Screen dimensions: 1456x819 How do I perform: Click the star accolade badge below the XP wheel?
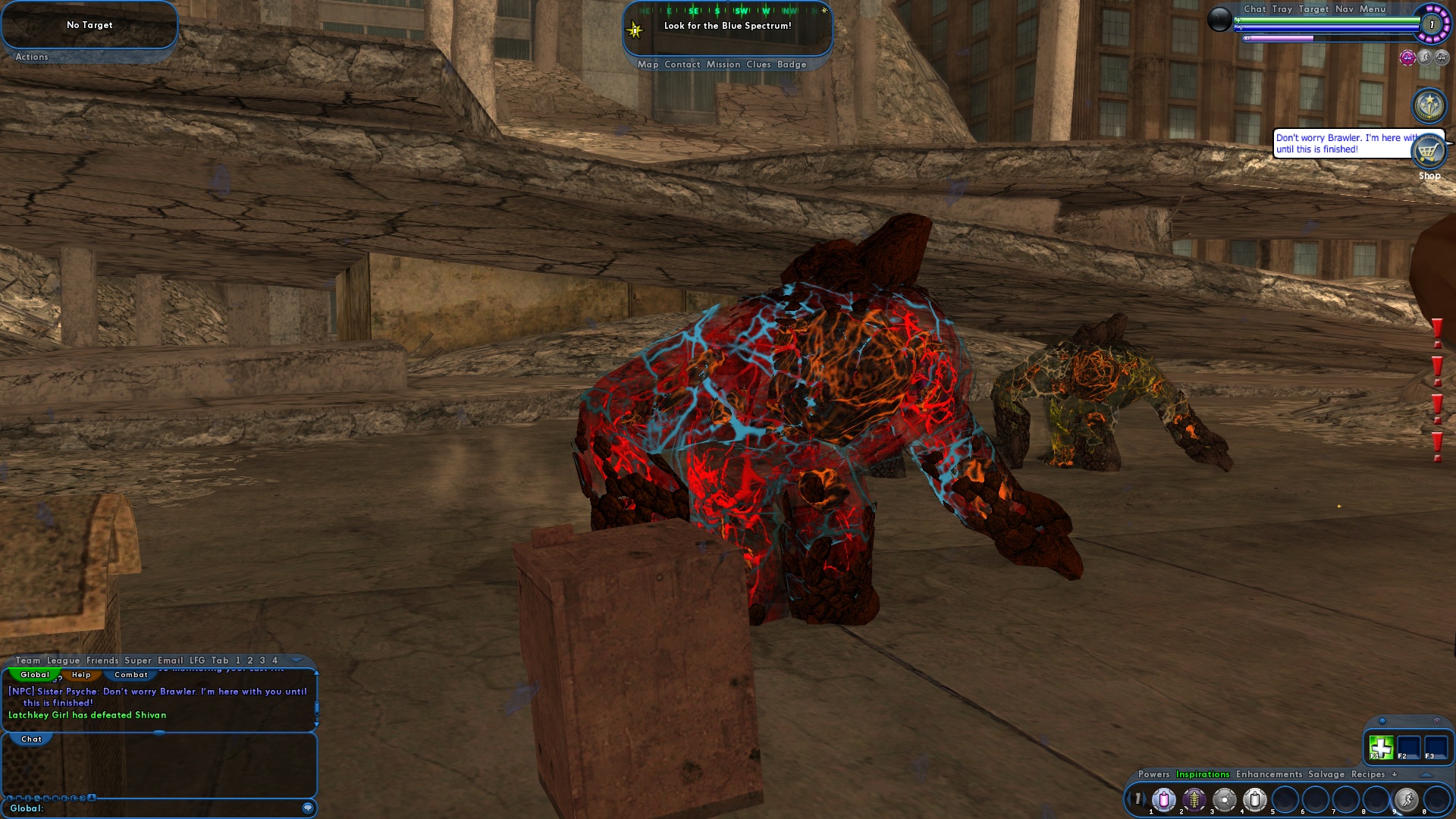1429,105
